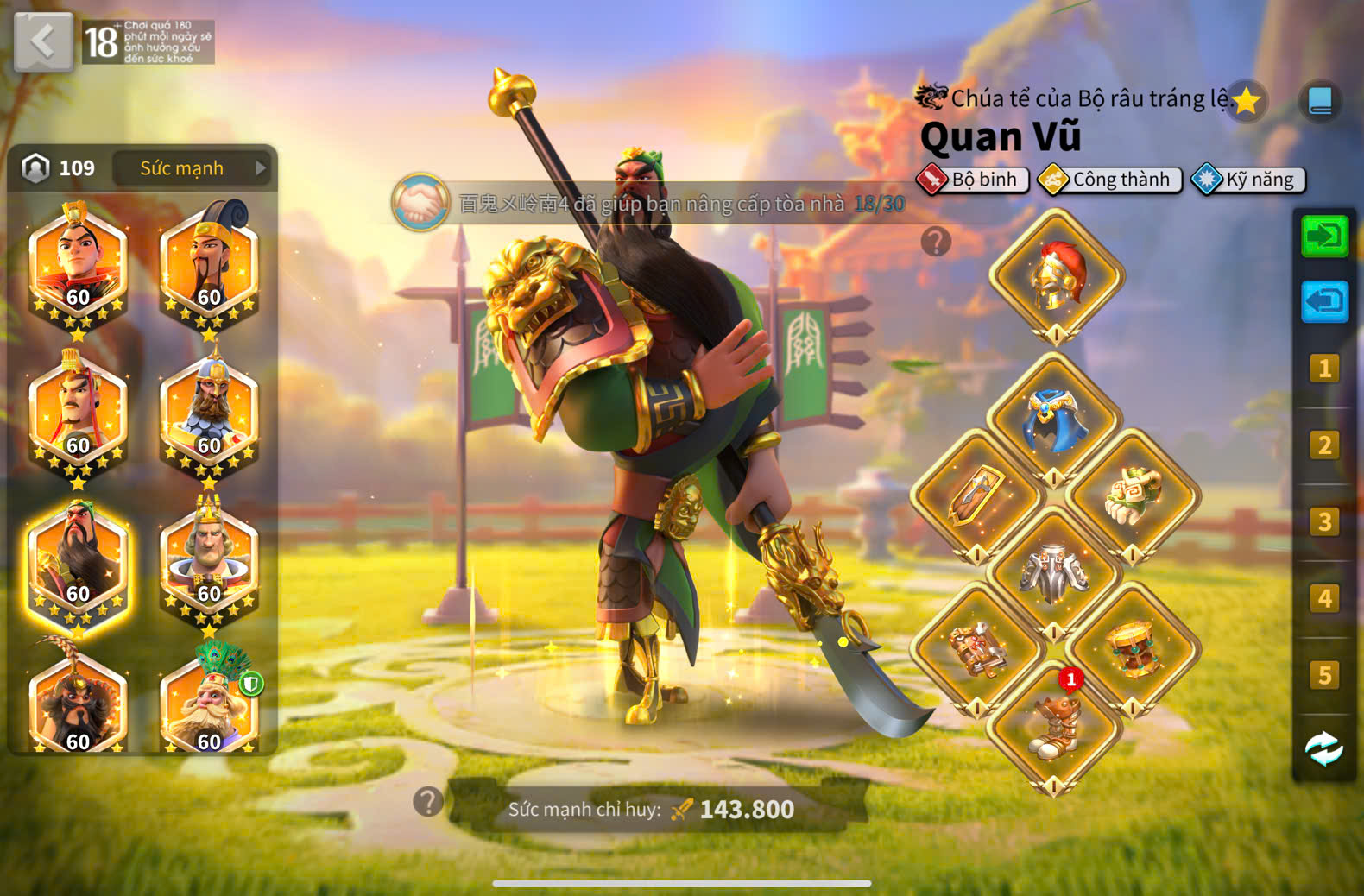Select the red-plumed helmet equipment slot
Viewport: 1364px width, 896px height.
[x=1056, y=276]
